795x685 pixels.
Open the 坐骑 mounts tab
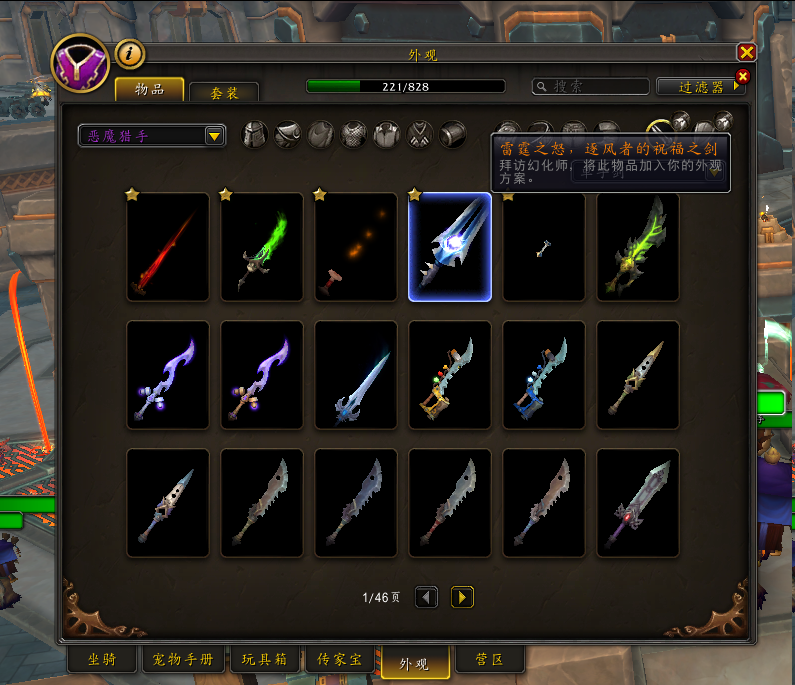click(102, 661)
